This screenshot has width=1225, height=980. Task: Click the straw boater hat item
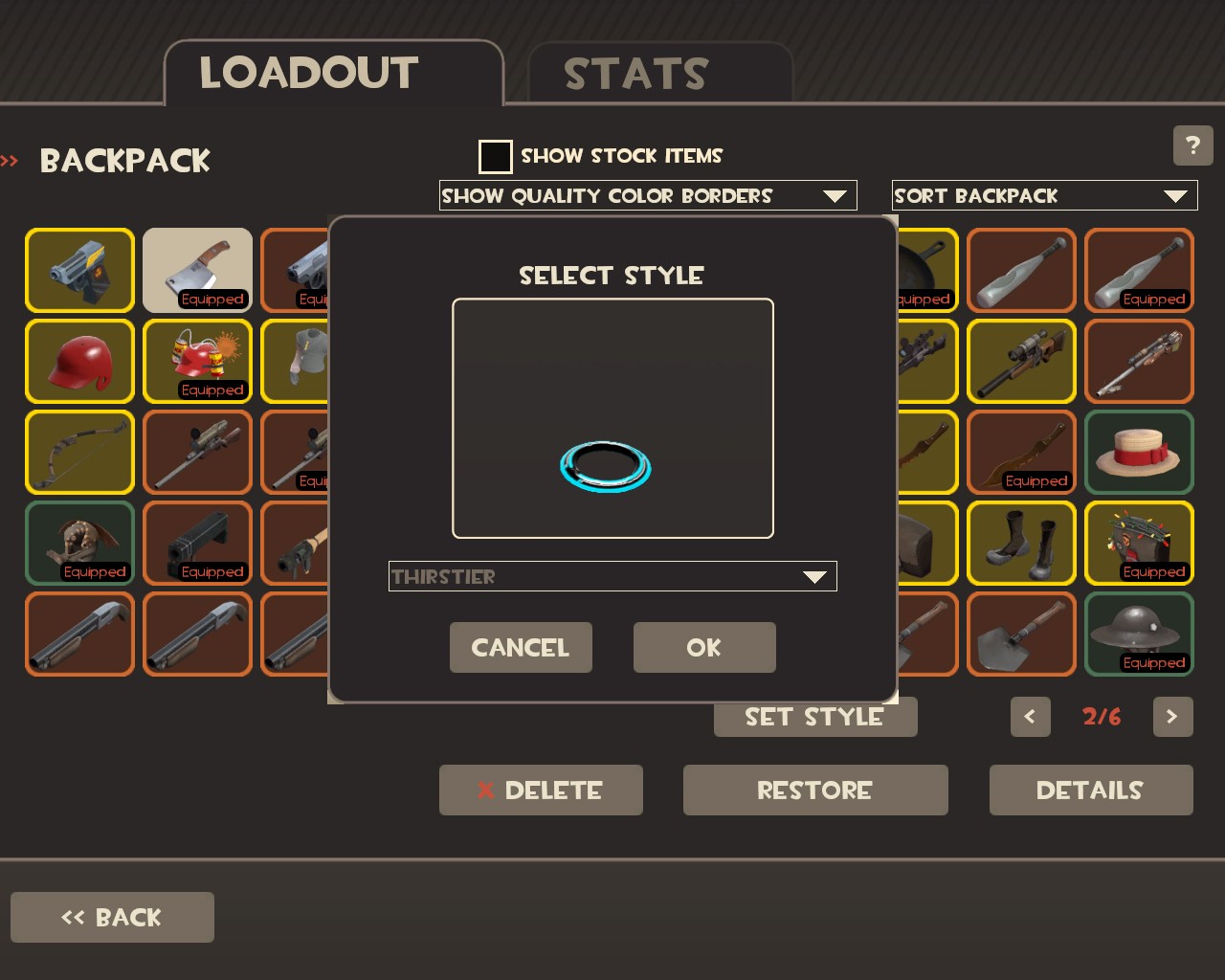pyautogui.click(x=1139, y=452)
